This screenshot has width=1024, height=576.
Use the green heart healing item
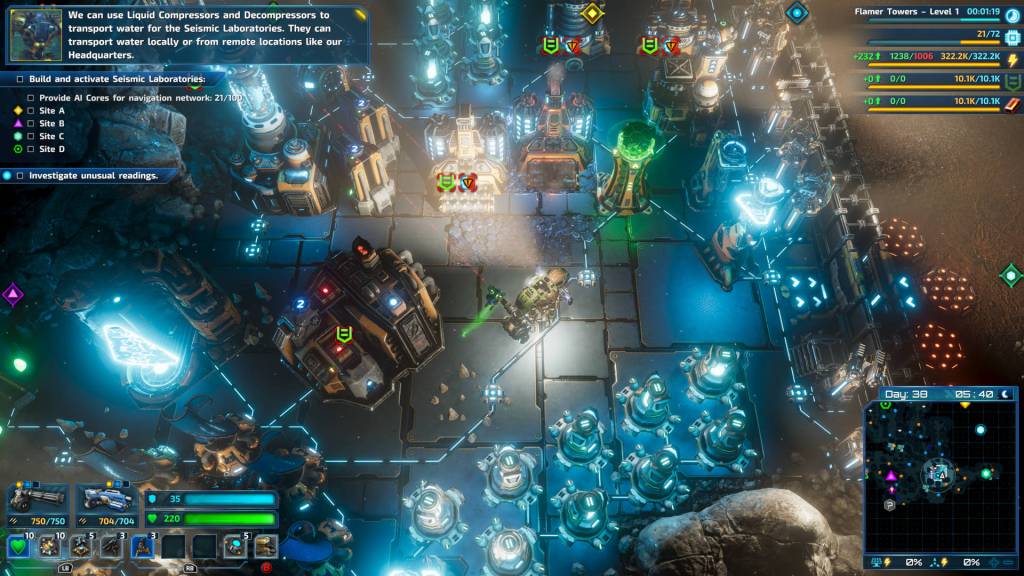tap(17, 546)
